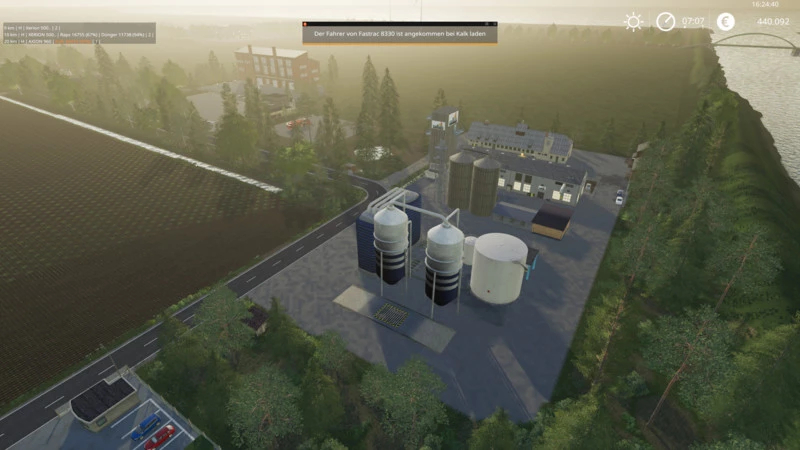Click the sunny weather icon
The width and height of the screenshot is (800, 450).
pyautogui.click(x=633, y=21)
